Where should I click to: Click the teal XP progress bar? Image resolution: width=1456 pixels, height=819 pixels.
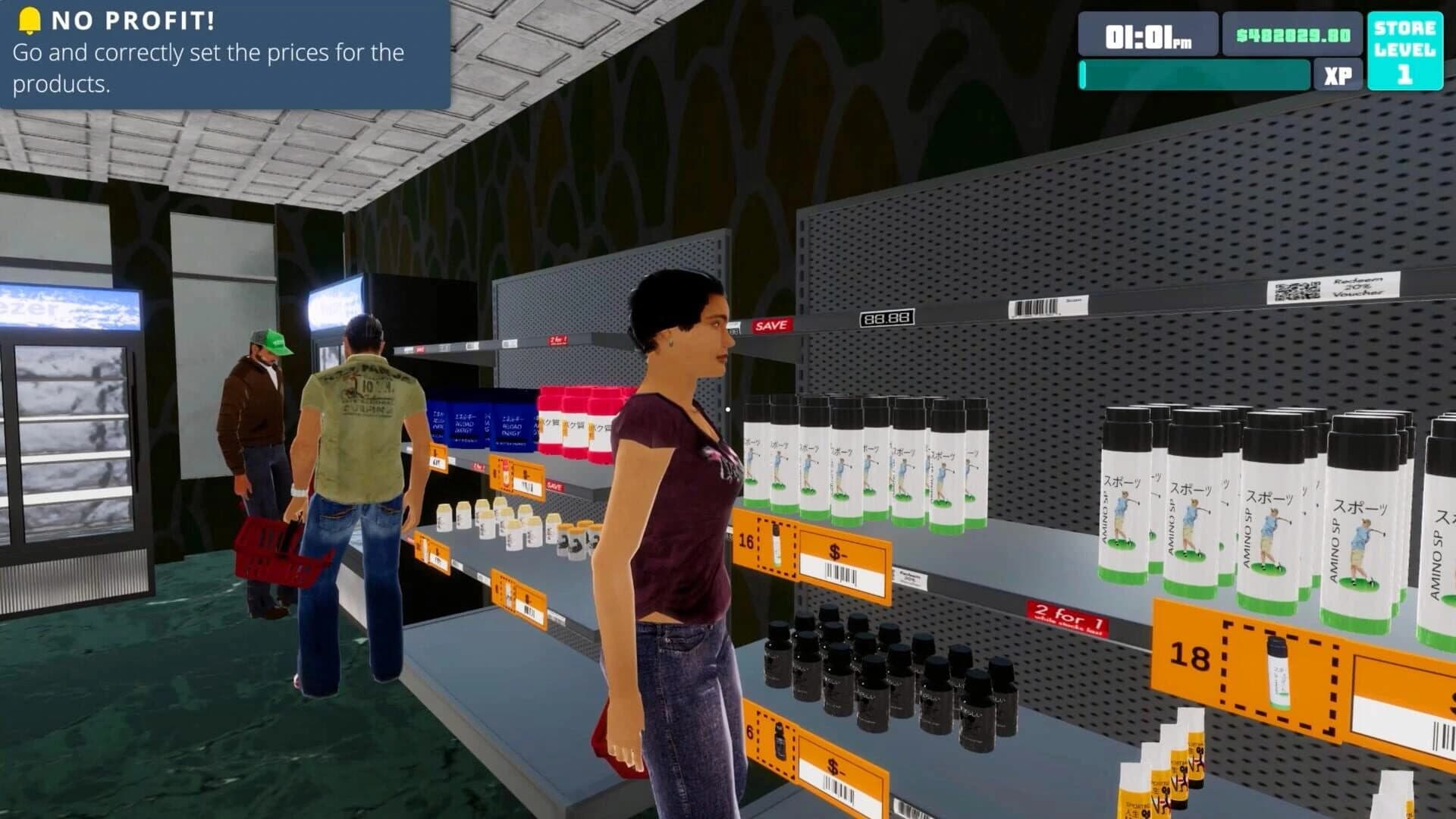tap(1194, 75)
